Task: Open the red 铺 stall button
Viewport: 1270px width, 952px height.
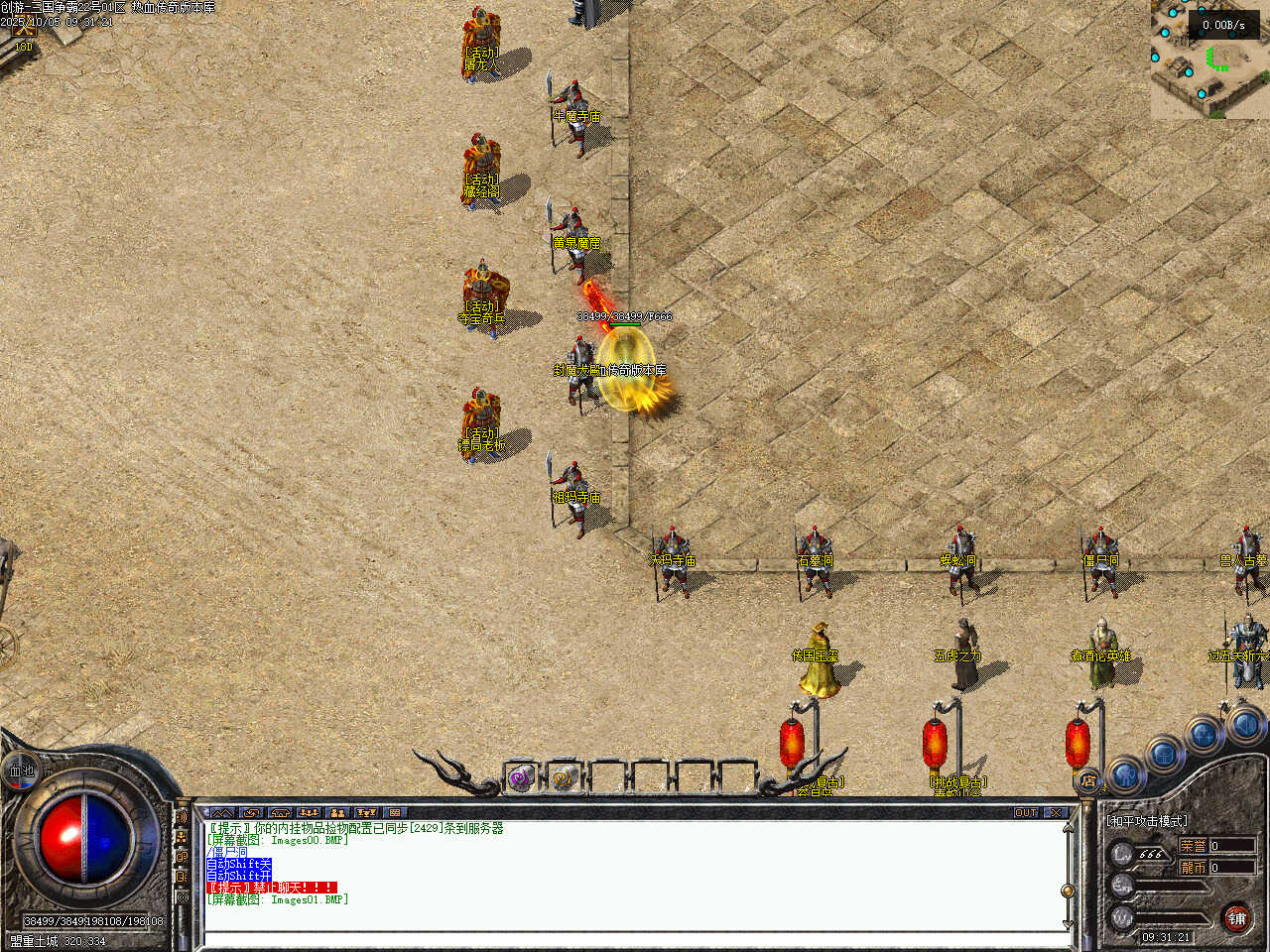Action: tap(1236, 918)
